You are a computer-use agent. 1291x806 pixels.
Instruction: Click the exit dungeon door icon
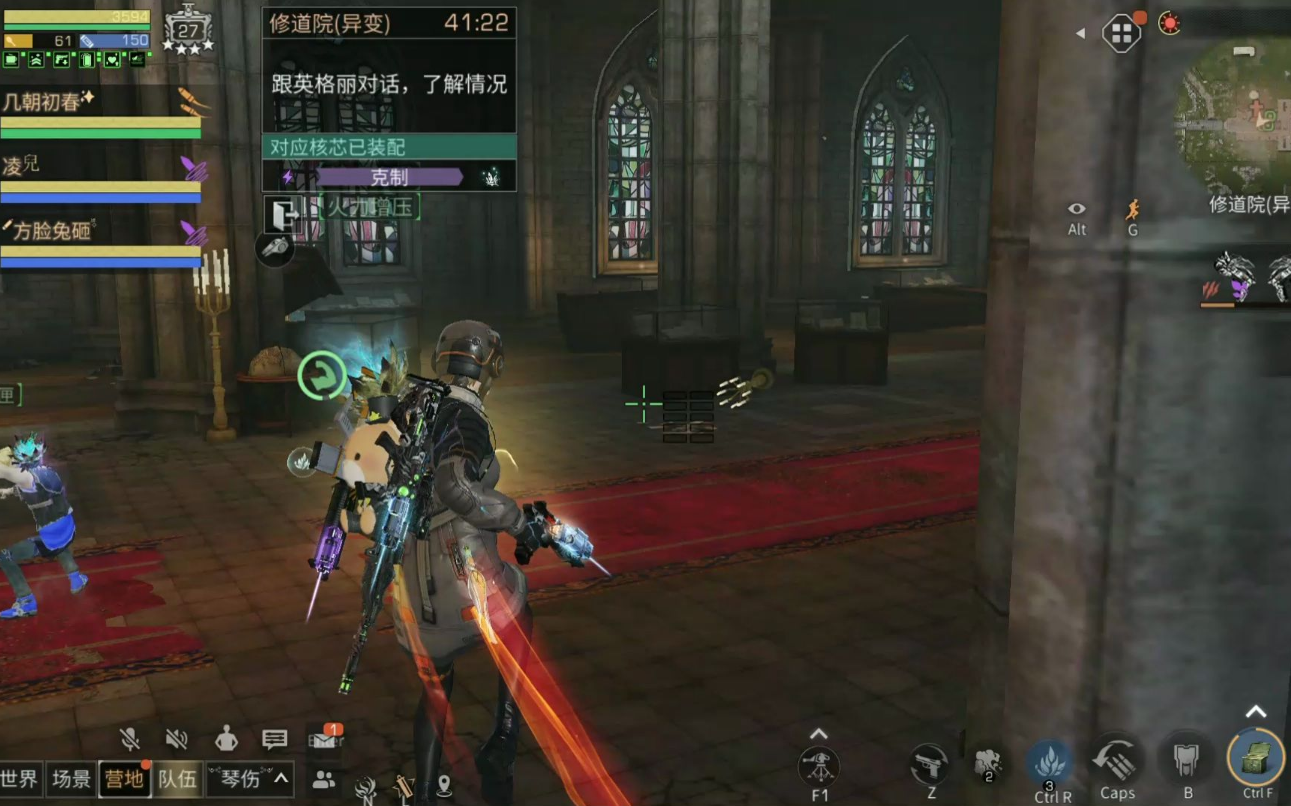pyautogui.click(x=283, y=214)
